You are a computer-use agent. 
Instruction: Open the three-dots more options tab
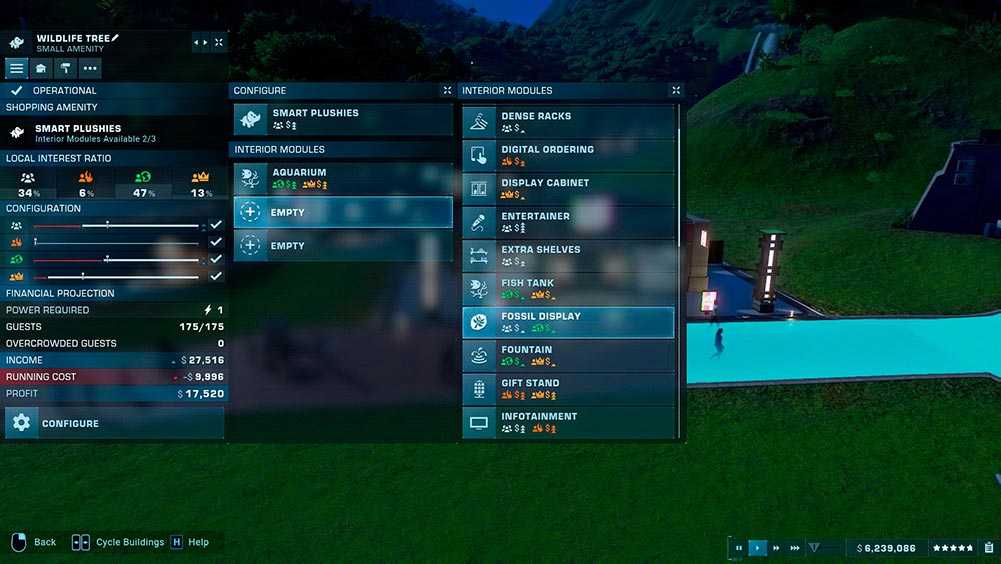pyautogui.click(x=90, y=68)
